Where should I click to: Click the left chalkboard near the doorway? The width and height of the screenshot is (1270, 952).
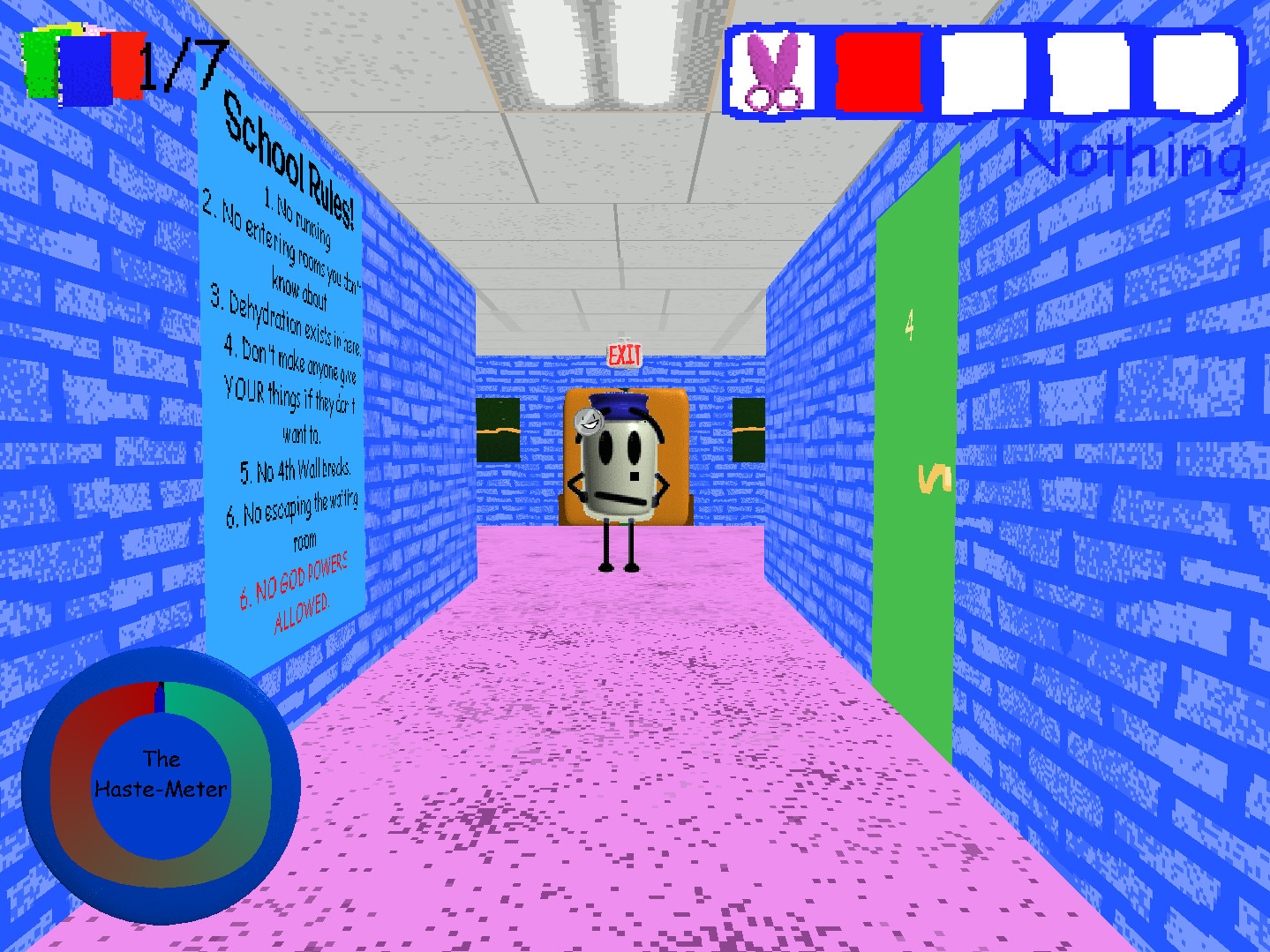point(497,432)
